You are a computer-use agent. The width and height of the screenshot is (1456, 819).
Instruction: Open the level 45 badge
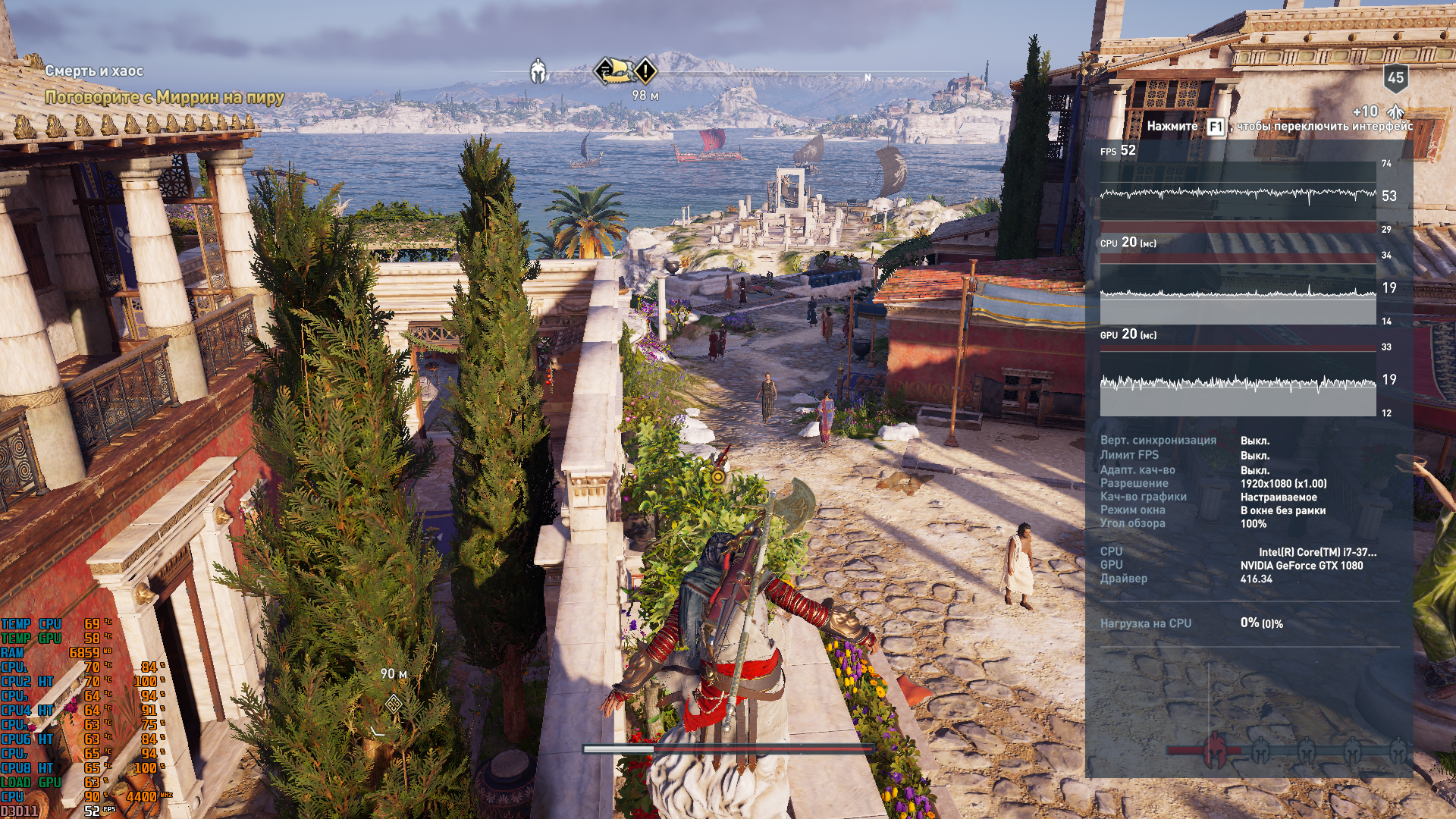pyautogui.click(x=1395, y=77)
